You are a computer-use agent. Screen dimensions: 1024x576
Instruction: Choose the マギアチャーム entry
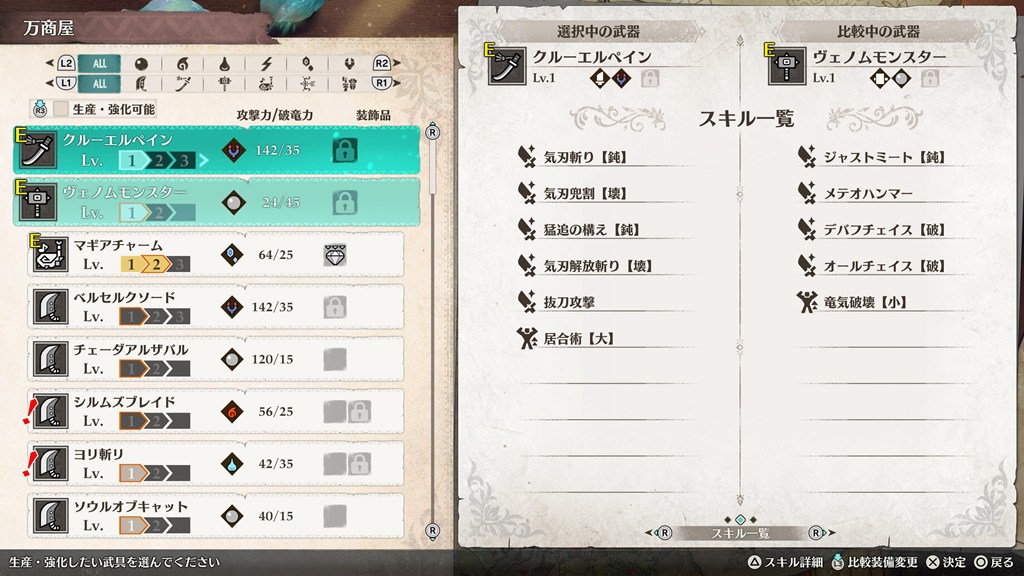[216, 255]
